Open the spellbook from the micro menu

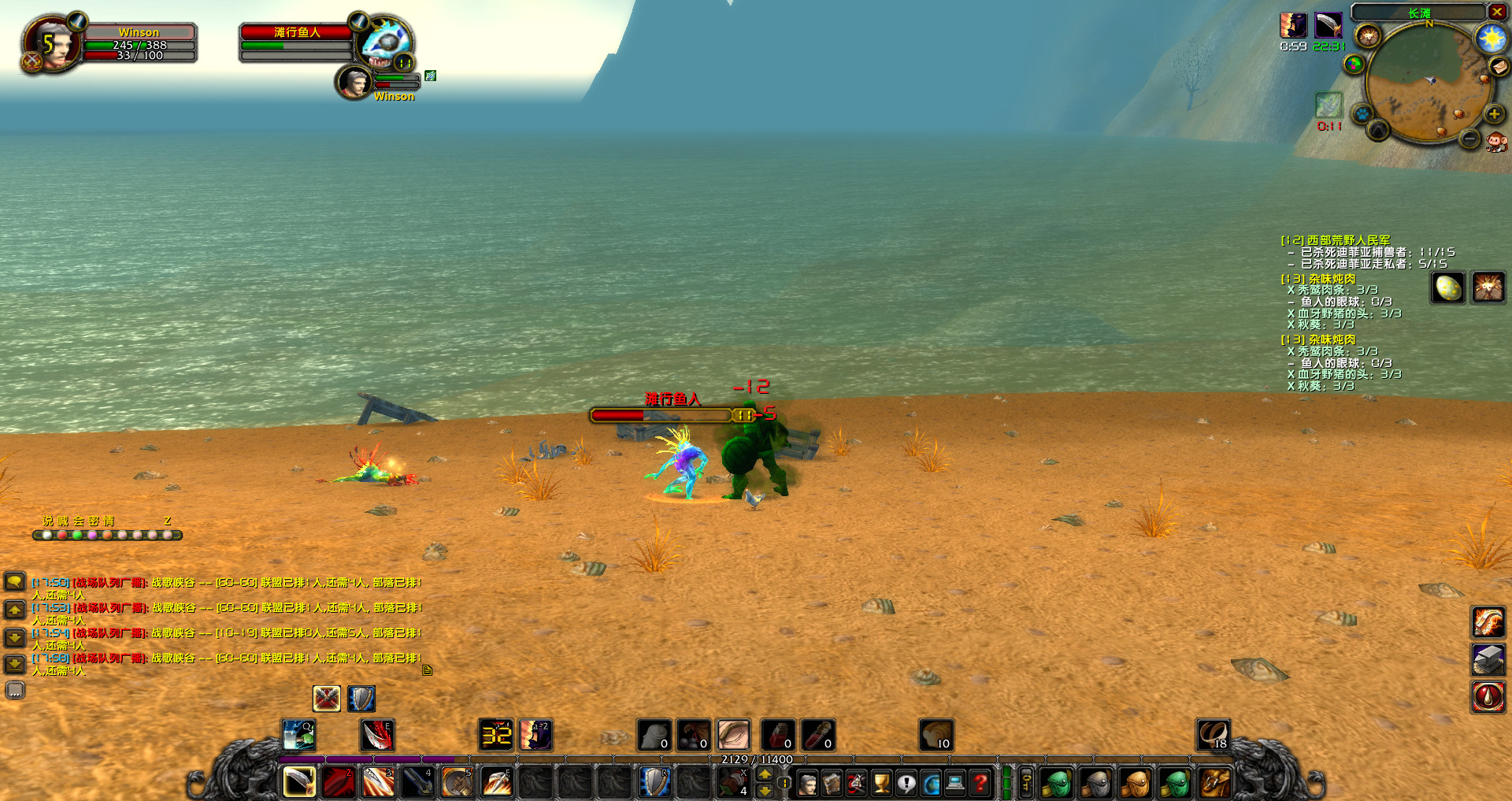832,783
